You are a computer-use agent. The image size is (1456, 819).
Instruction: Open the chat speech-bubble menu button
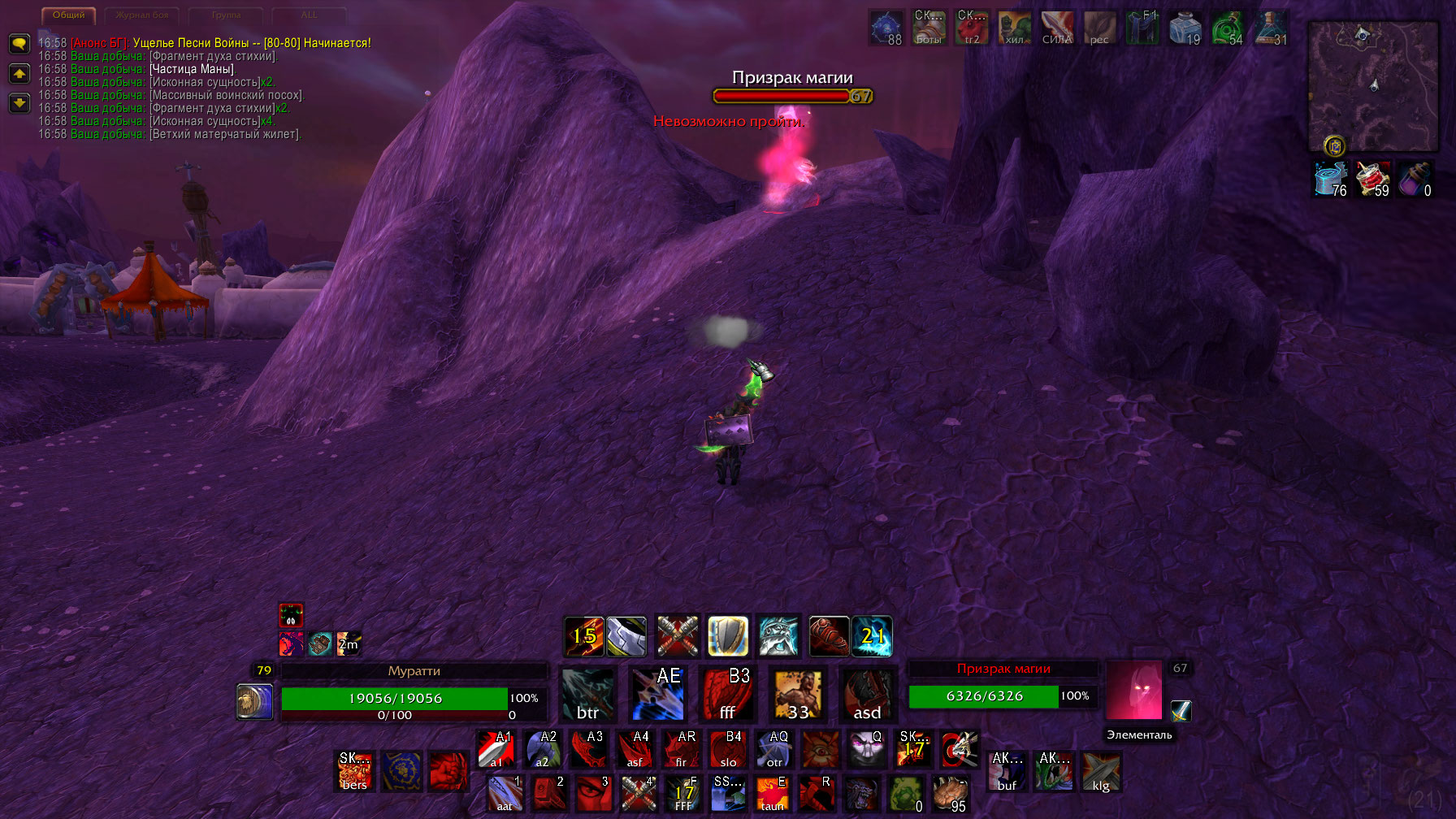[x=19, y=43]
